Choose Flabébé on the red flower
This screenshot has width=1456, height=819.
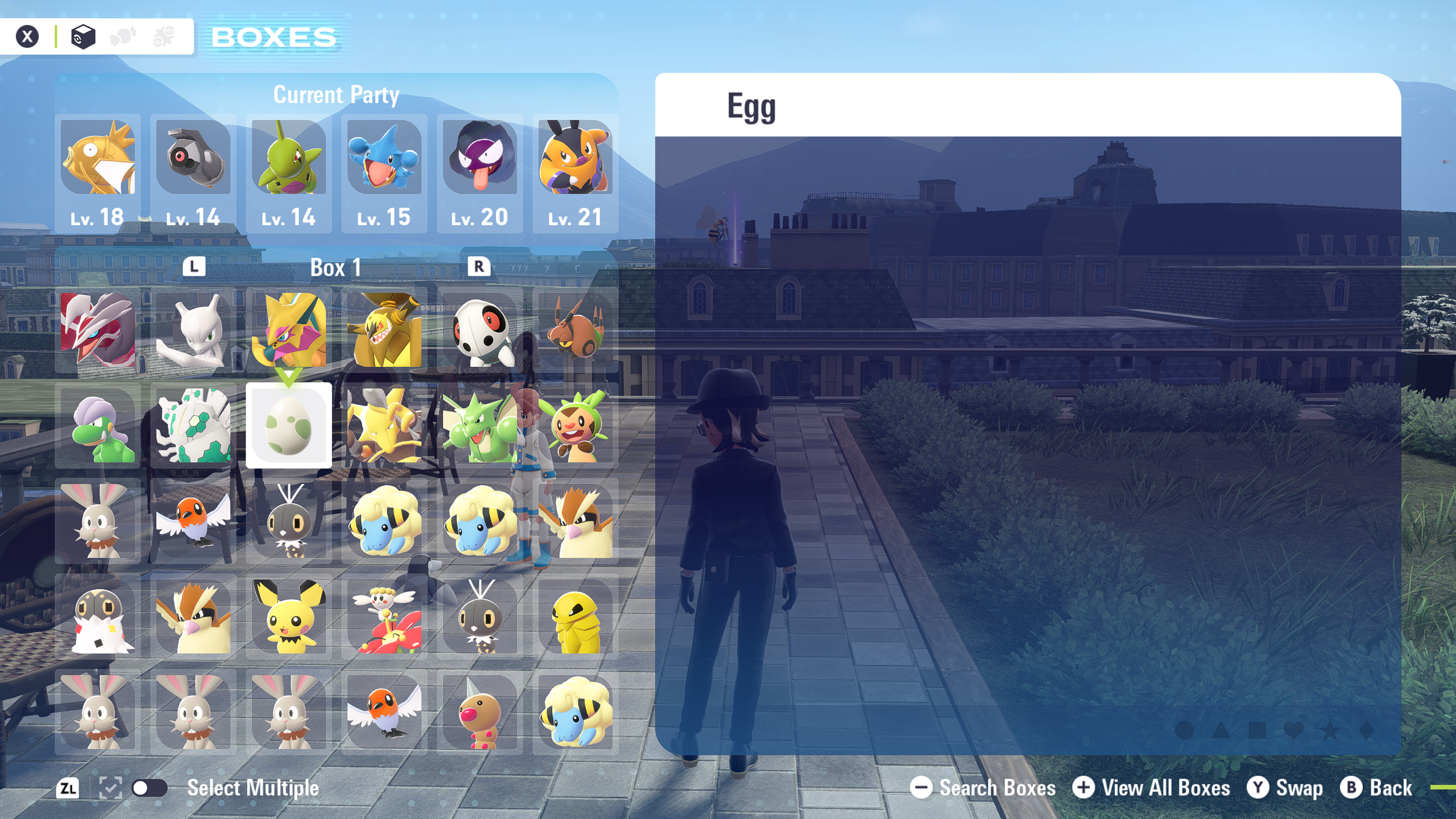tap(384, 617)
